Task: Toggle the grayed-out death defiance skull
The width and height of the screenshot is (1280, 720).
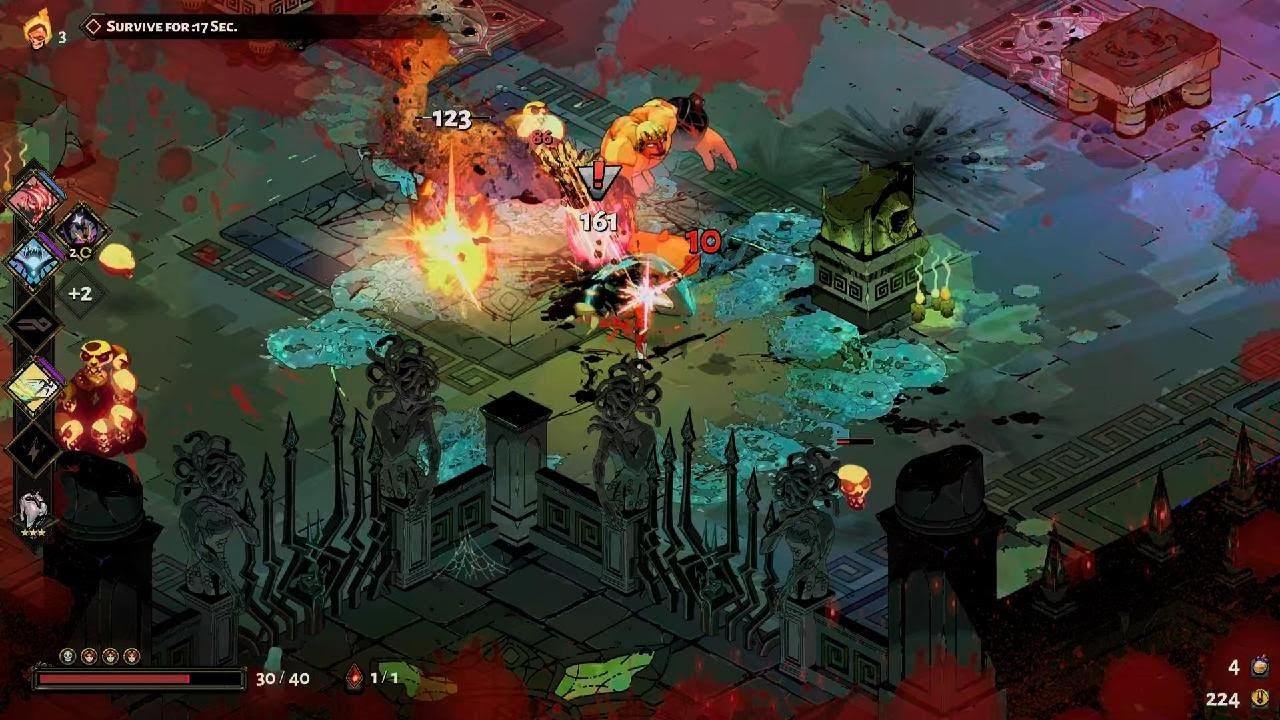Action: pyautogui.click(x=66, y=654)
